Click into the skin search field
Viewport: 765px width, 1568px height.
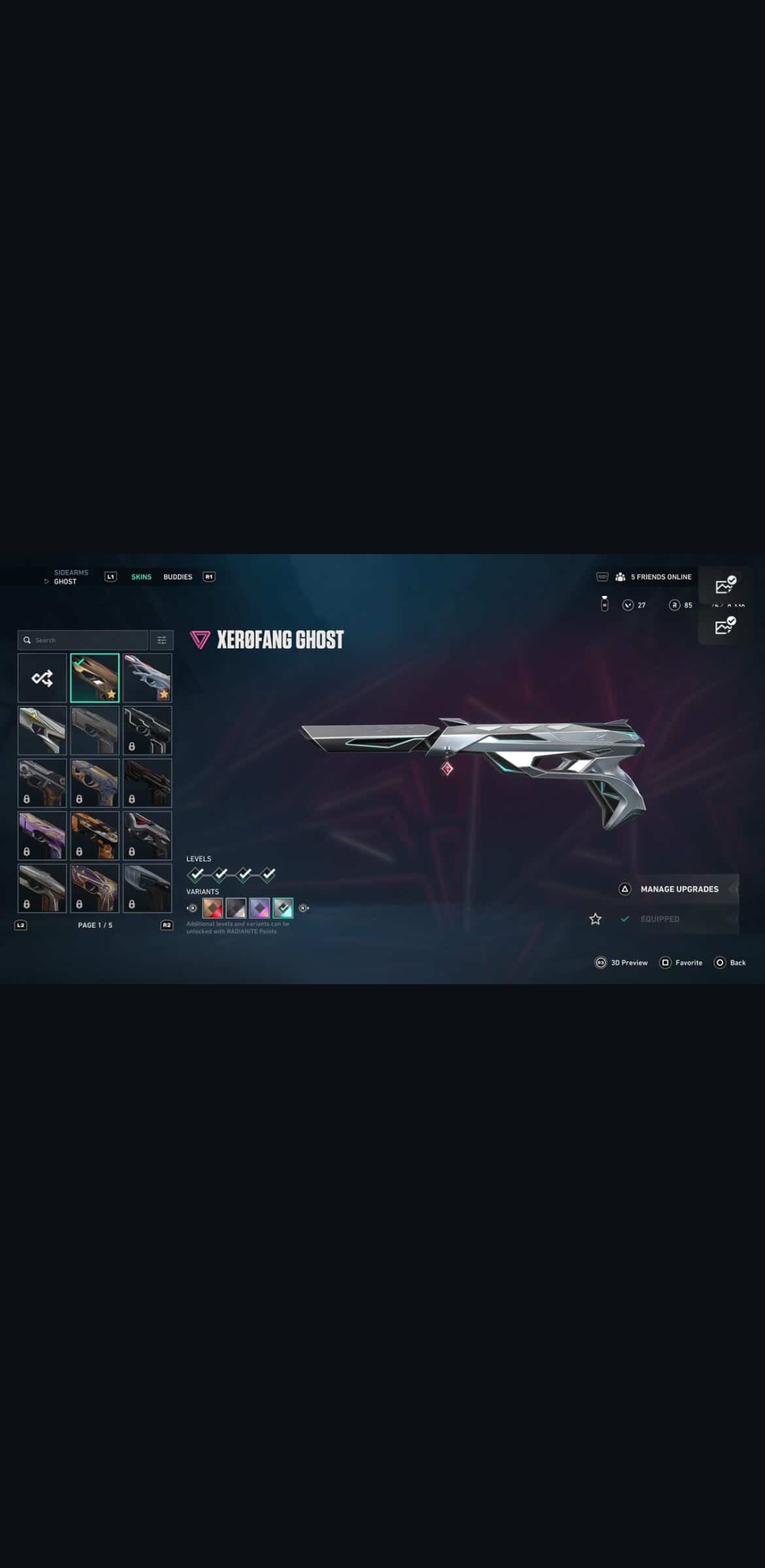tap(83, 640)
